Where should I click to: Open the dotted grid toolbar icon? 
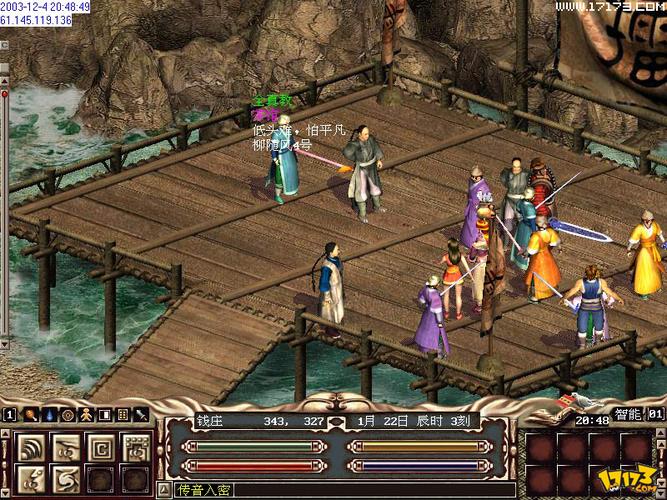click(122, 414)
